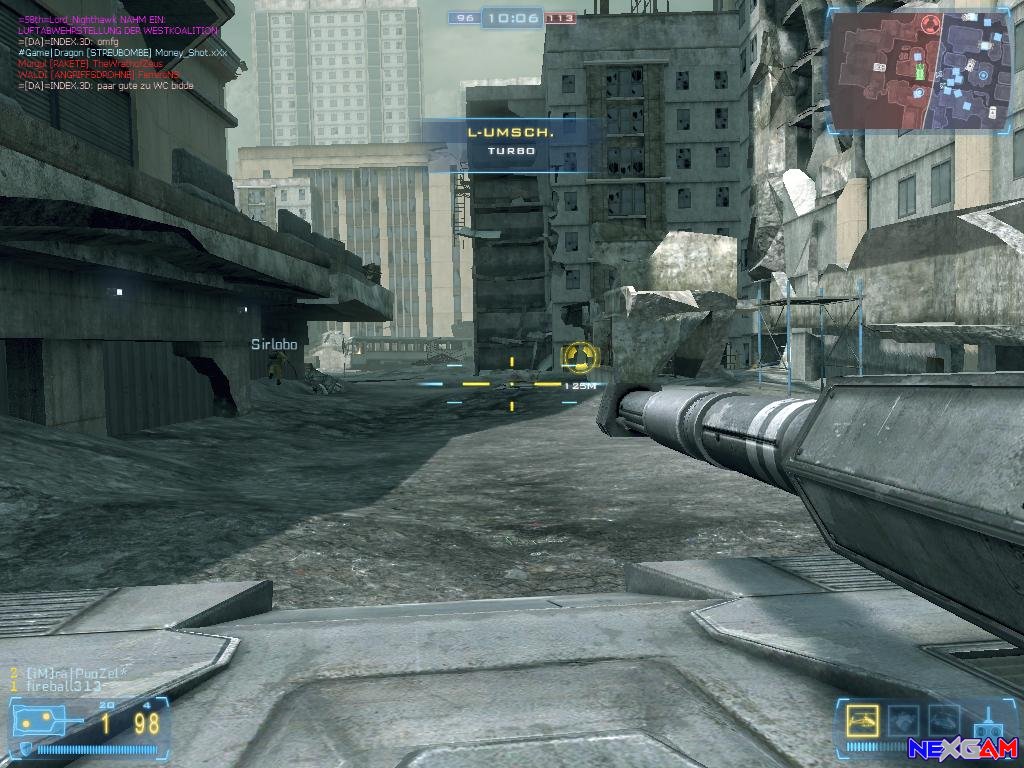Click the L-UMSCH. TURBO prompt panel

coord(511,141)
